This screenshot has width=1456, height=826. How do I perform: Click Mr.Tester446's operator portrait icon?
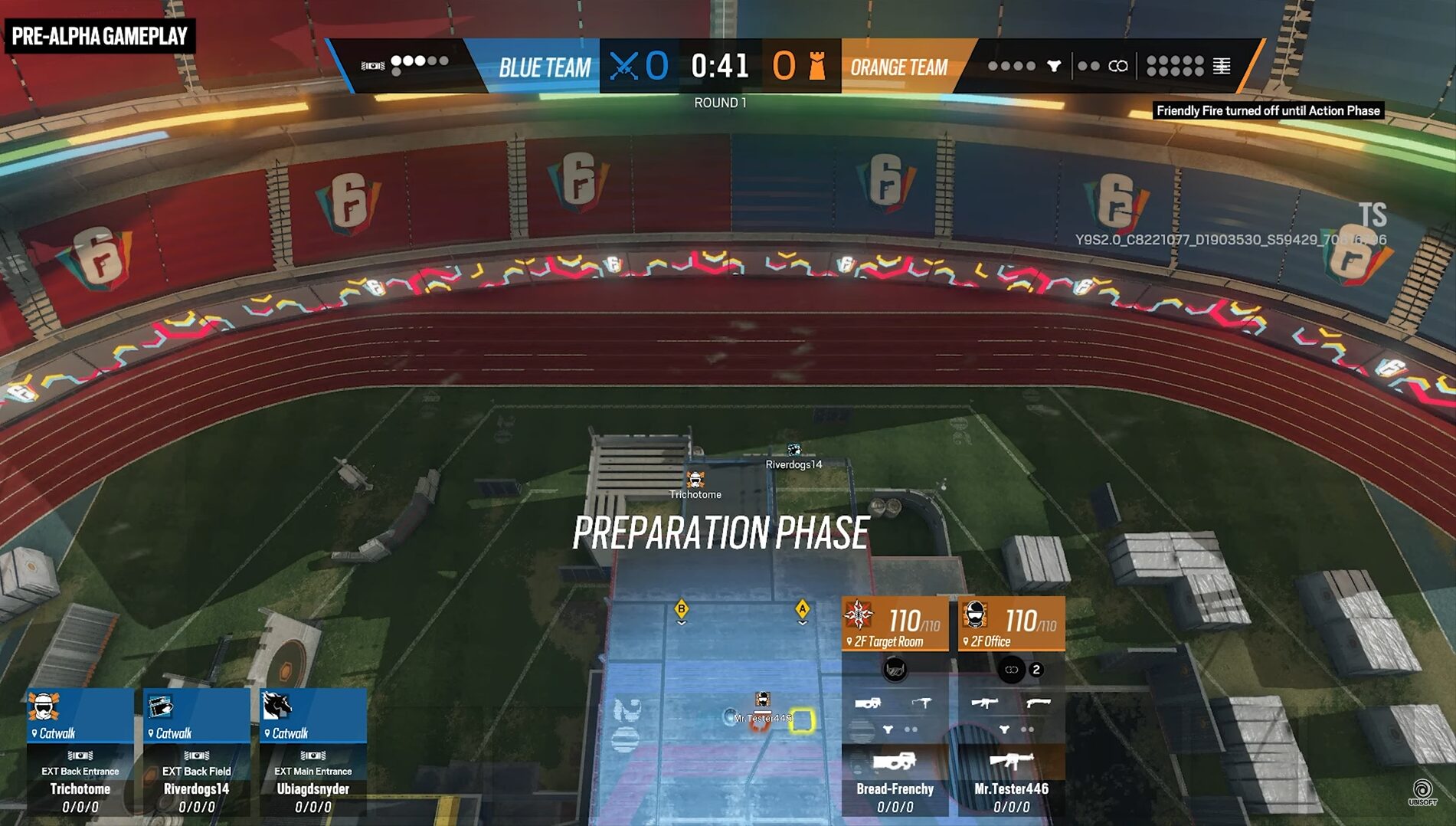pyautogui.click(x=975, y=615)
